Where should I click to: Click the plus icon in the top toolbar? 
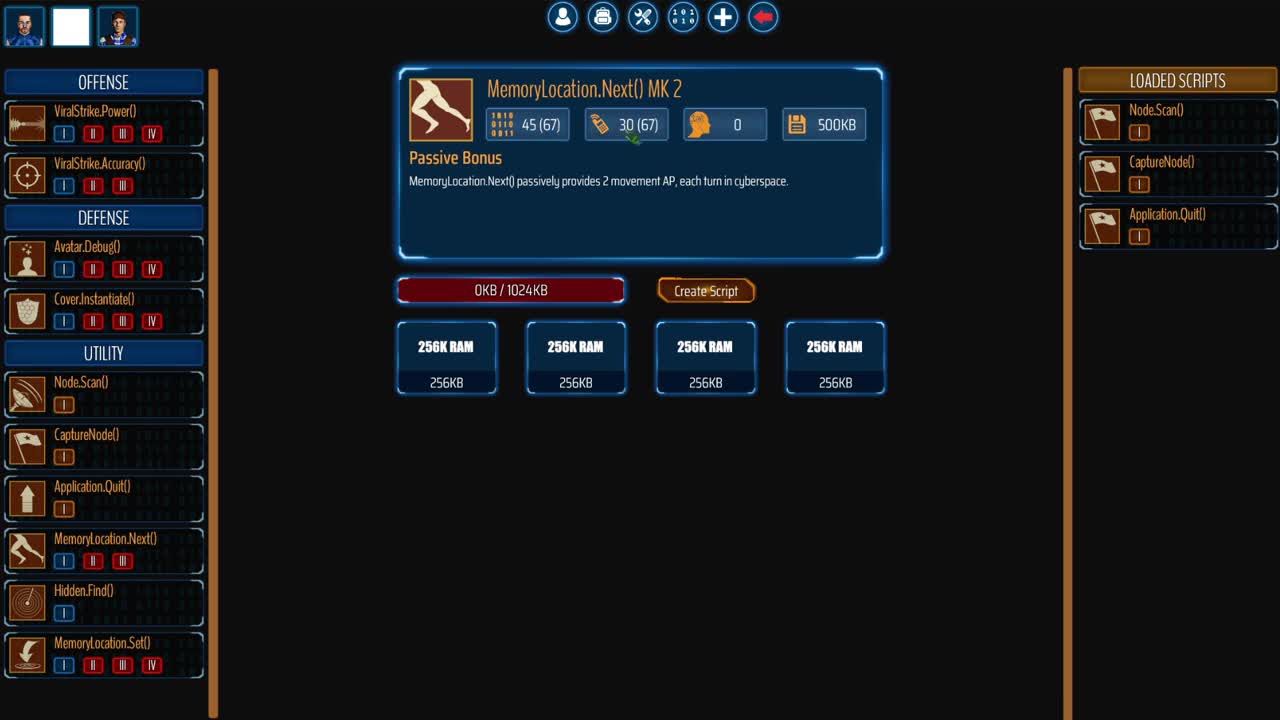click(x=722, y=17)
